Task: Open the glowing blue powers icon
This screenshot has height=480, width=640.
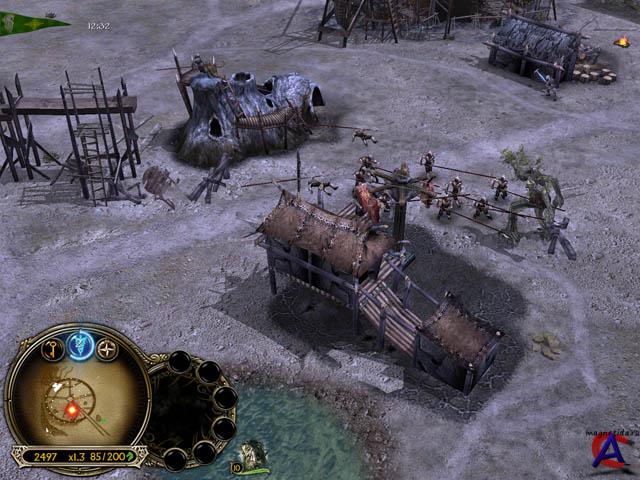Action: pyautogui.click(x=80, y=346)
